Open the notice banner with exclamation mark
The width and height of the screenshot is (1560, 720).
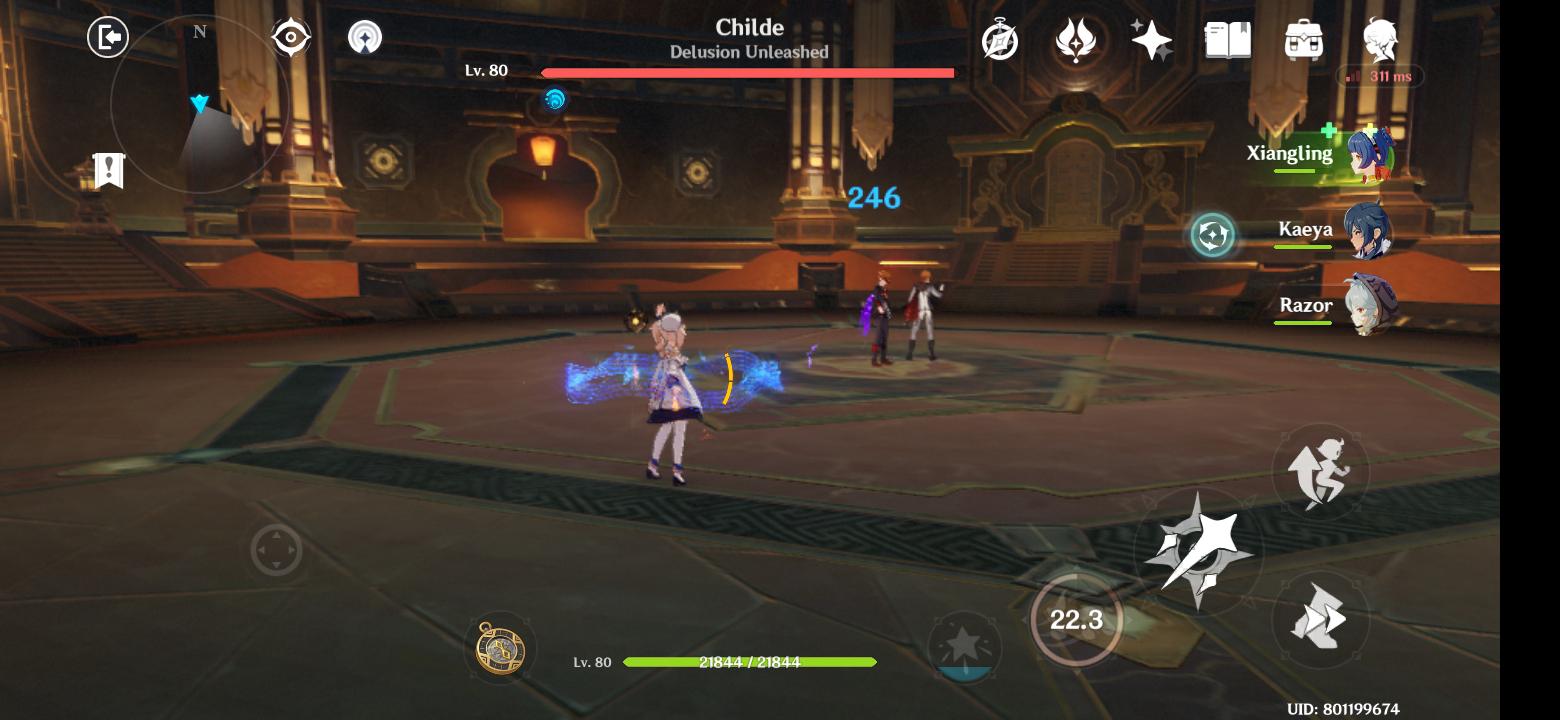tap(109, 170)
